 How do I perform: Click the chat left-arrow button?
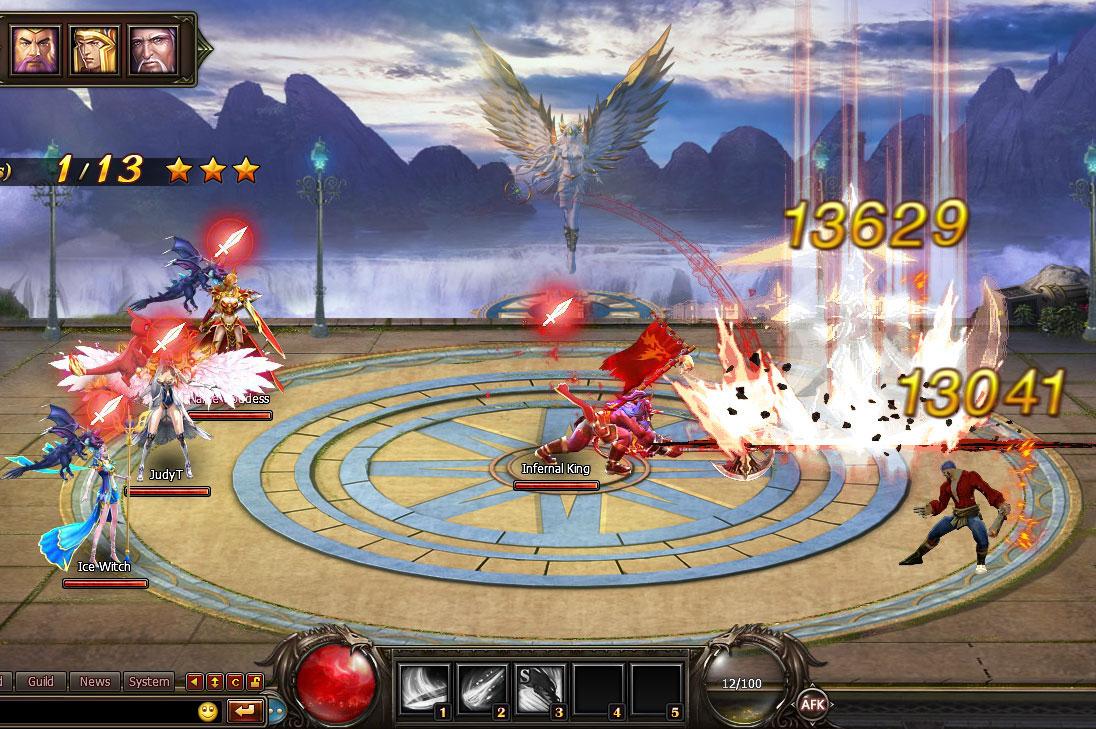[x=195, y=682]
